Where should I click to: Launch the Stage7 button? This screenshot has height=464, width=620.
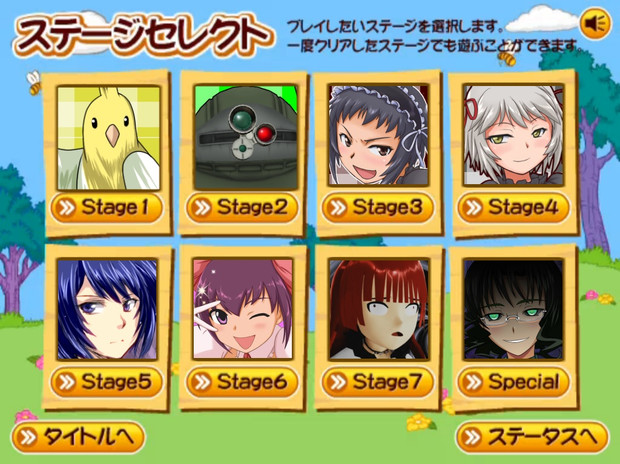point(377,382)
